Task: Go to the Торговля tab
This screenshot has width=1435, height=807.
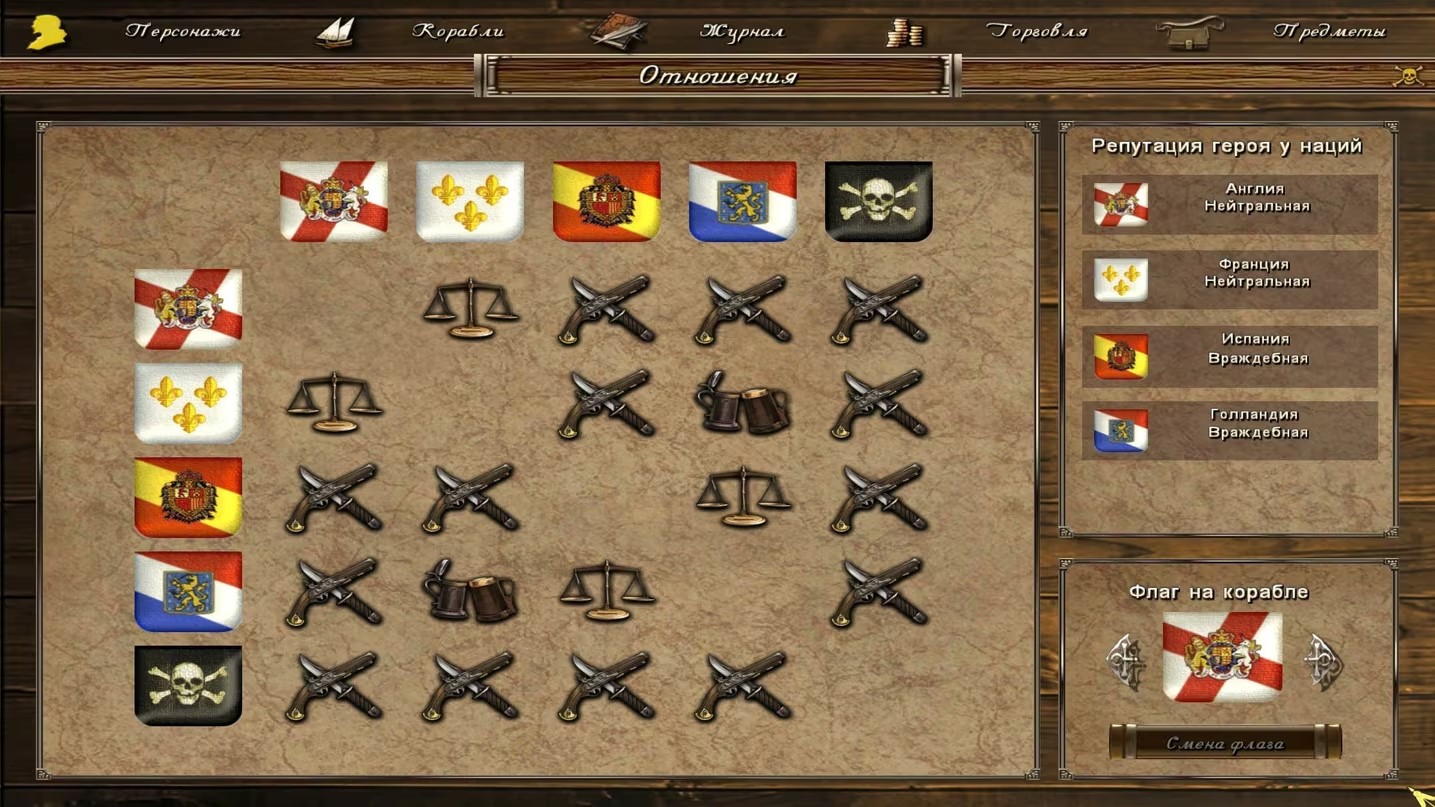Action: pos(1036,31)
